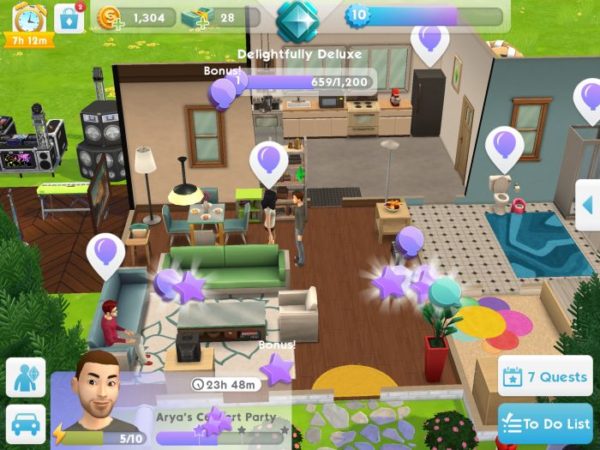Select the active Sim portrait
Screen dimensions: 600x450
(96, 392)
